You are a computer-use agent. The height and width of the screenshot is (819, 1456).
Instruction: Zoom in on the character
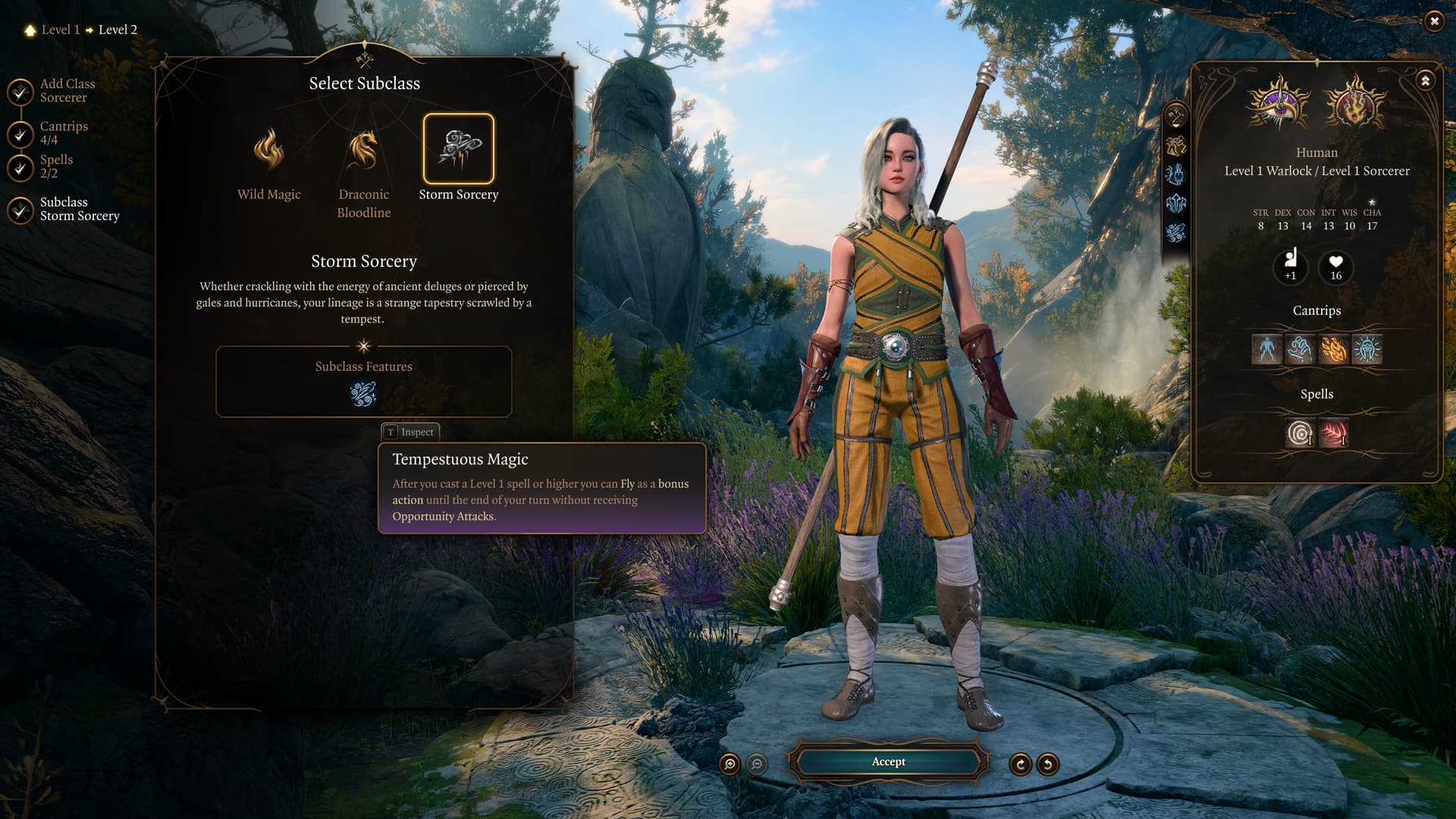click(730, 764)
